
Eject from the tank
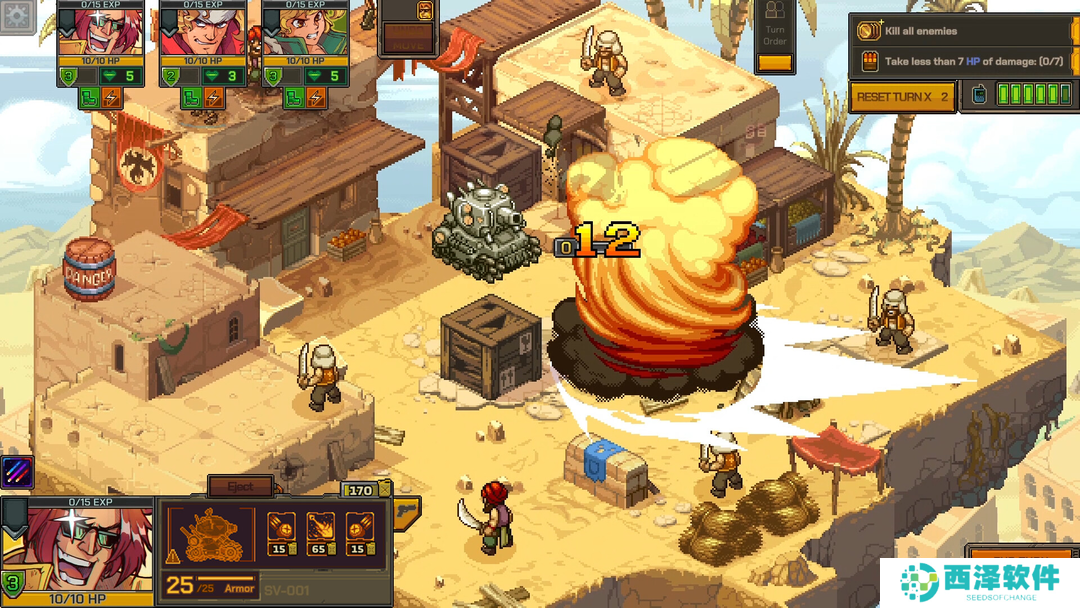240,487
